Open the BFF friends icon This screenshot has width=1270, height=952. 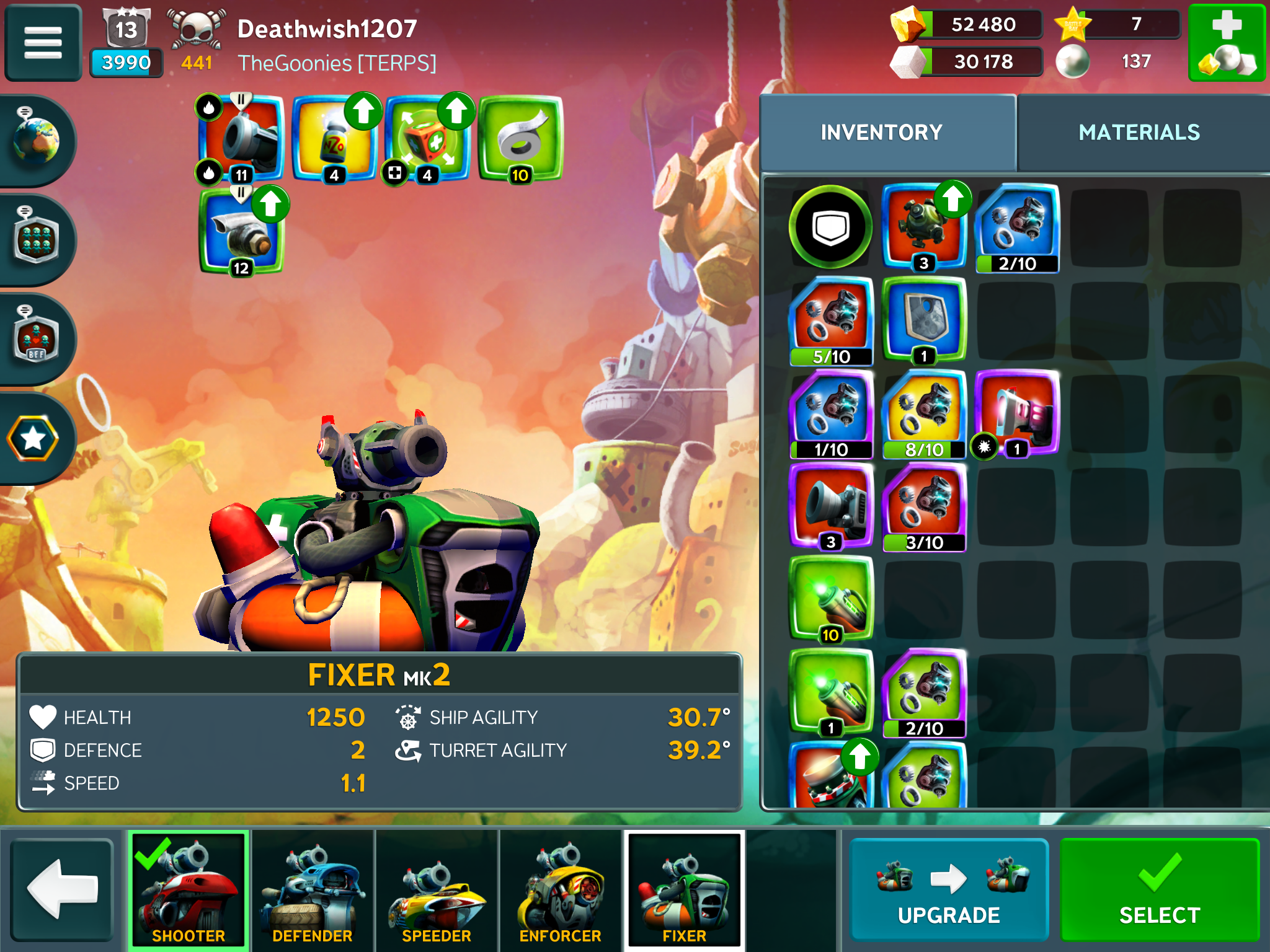coord(36,338)
